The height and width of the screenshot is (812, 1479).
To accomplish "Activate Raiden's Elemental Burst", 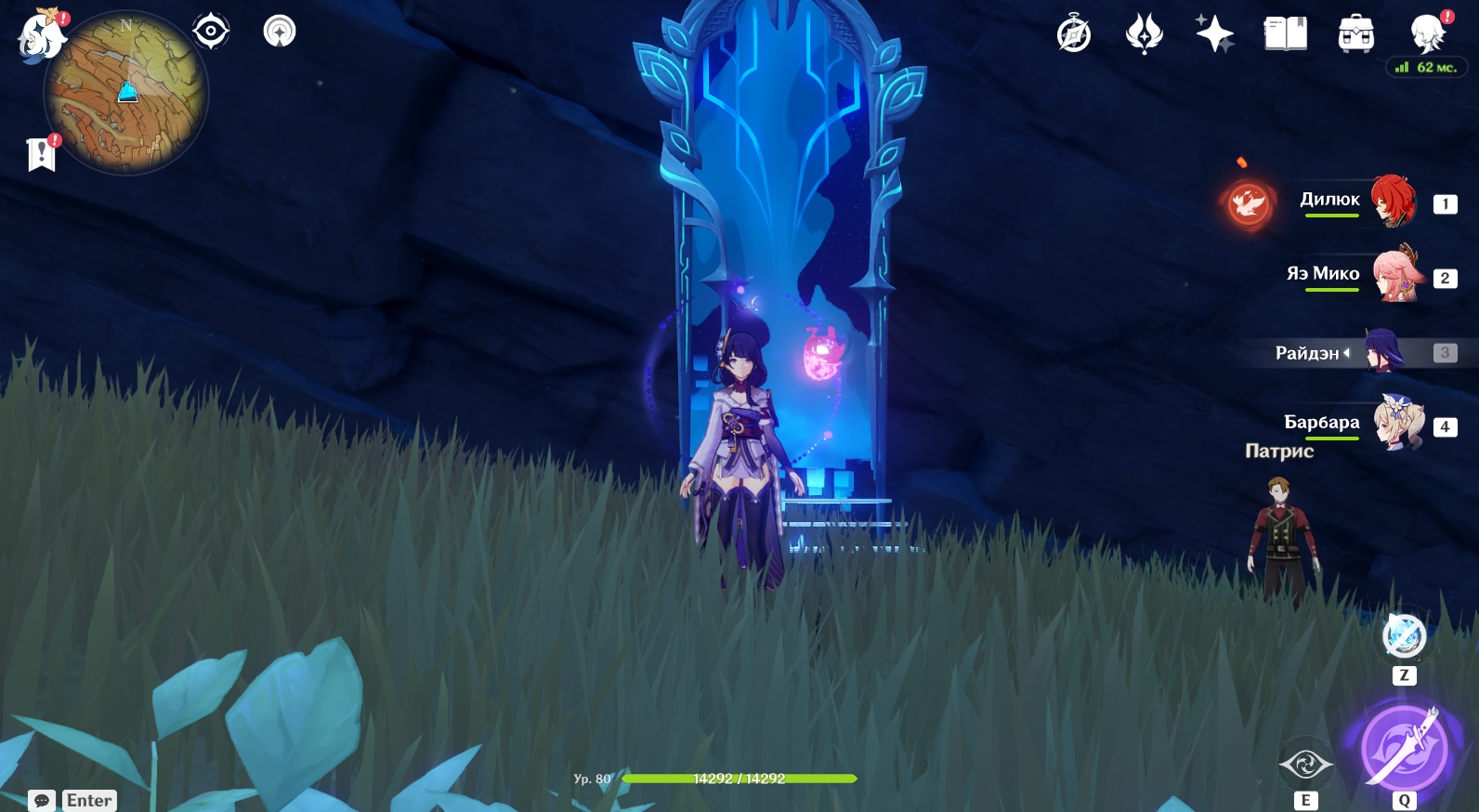I will pyautogui.click(x=1404, y=749).
